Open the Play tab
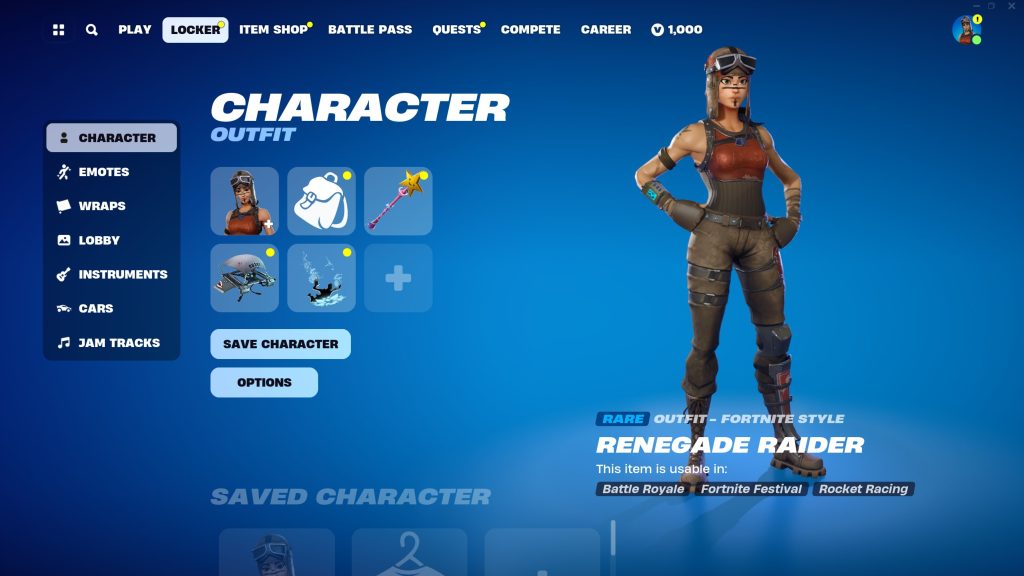The image size is (1024, 576). click(x=135, y=30)
